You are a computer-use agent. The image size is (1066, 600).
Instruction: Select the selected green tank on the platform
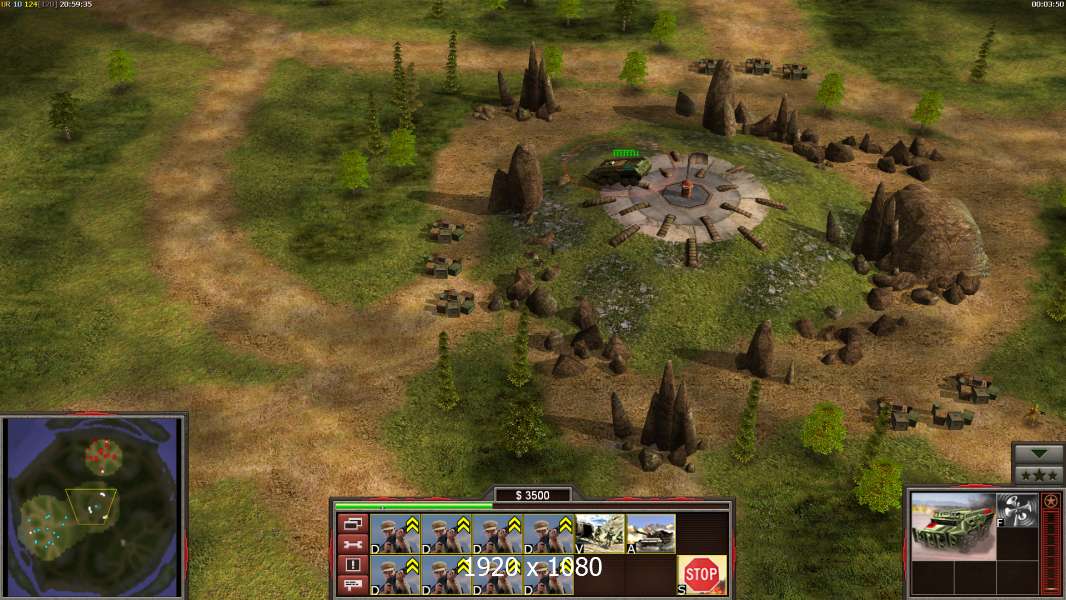pos(618,171)
